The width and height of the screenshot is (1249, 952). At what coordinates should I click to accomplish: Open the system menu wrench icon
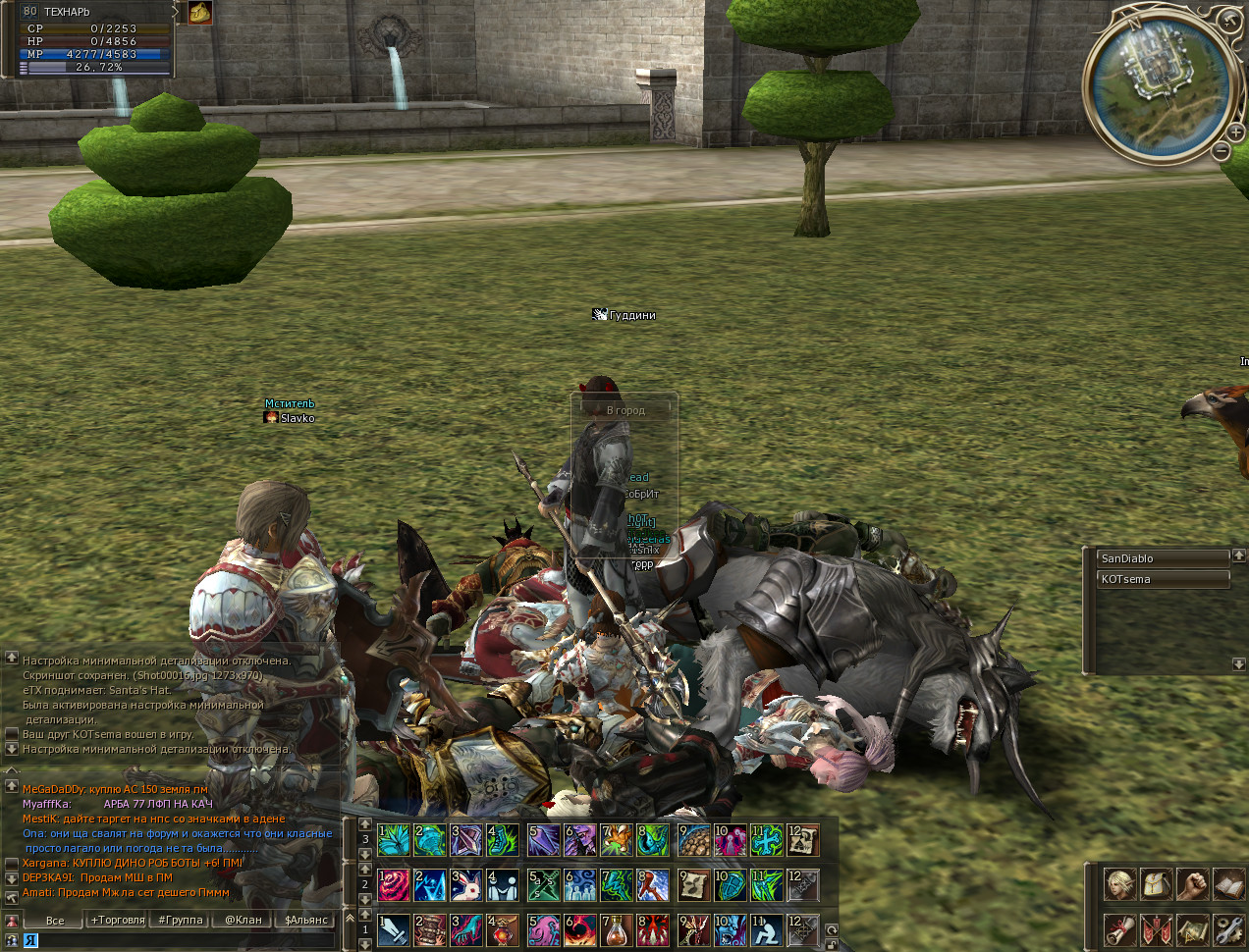pos(1229,928)
